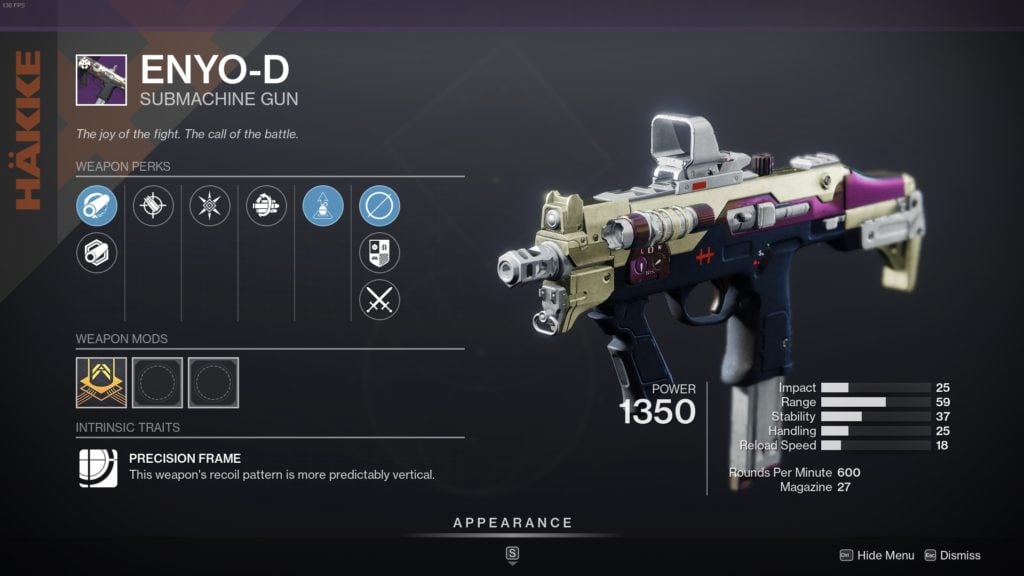Open the gold chevron weapon mod slot
This screenshot has width=1024, height=576.
(101, 382)
